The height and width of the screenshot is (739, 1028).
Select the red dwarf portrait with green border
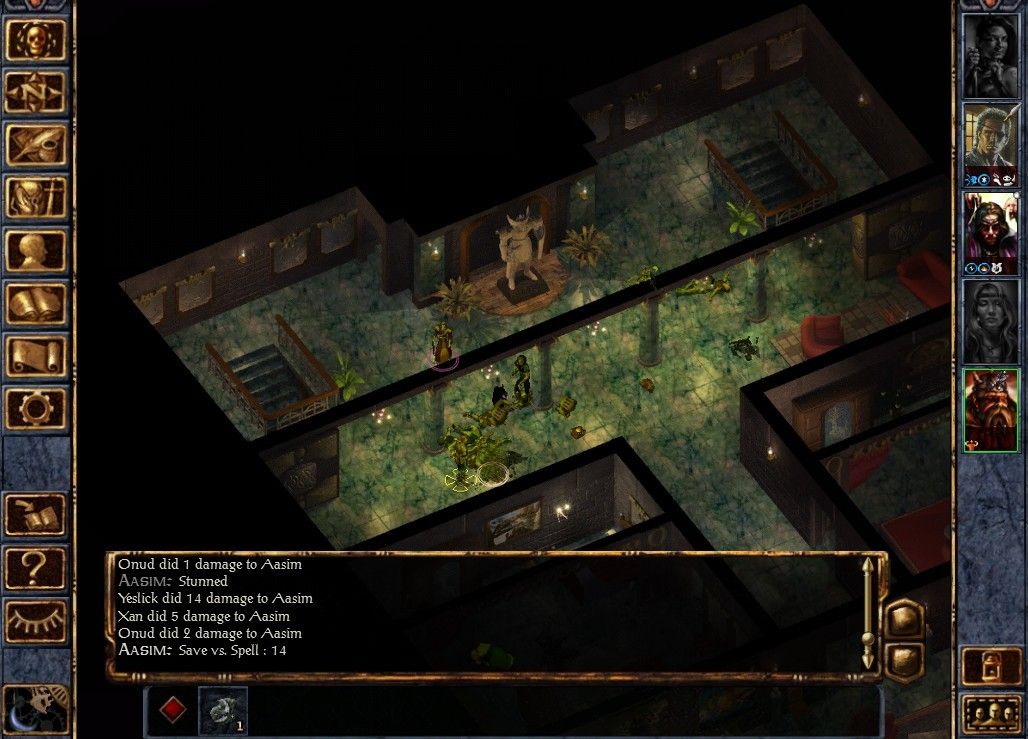click(x=990, y=410)
